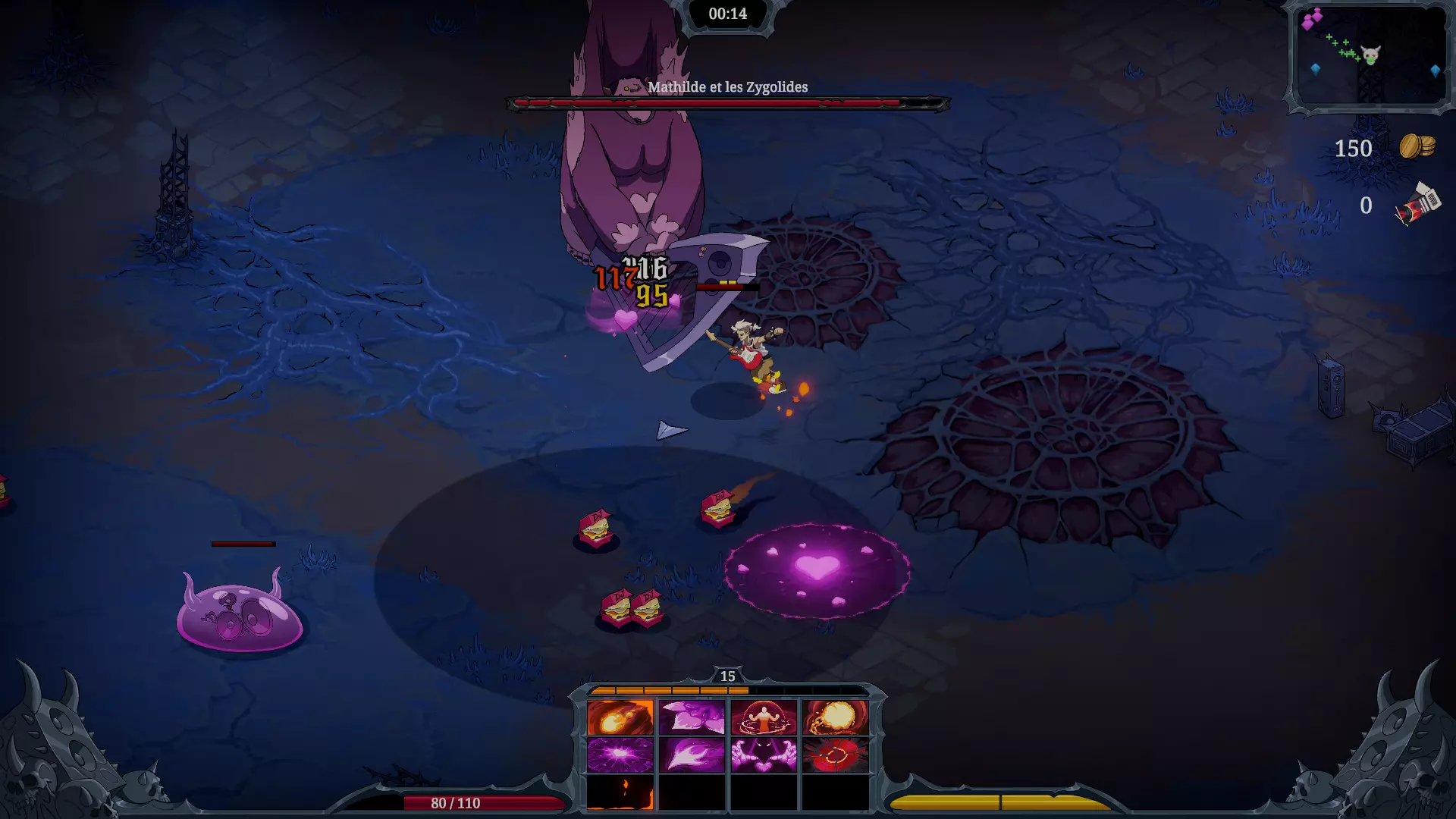Activate the red crosshair target ability
Viewport: 1456px width, 819px height.
point(836,755)
